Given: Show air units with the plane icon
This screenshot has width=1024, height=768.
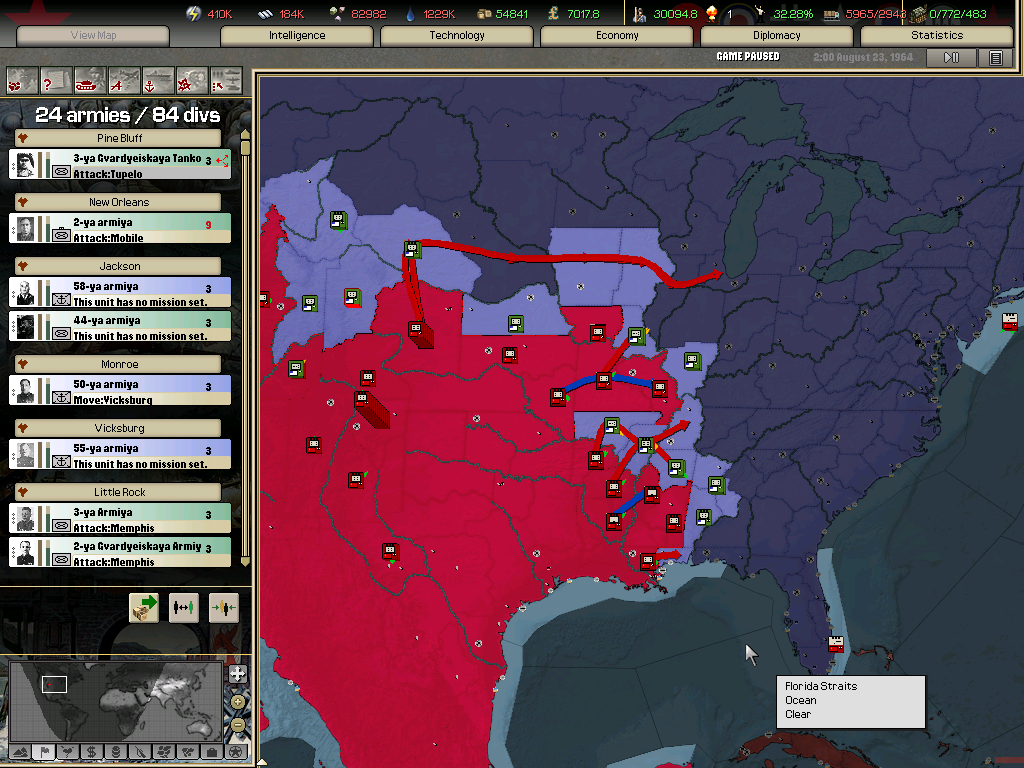Looking at the screenshot, I should pyautogui.click(x=124, y=79).
